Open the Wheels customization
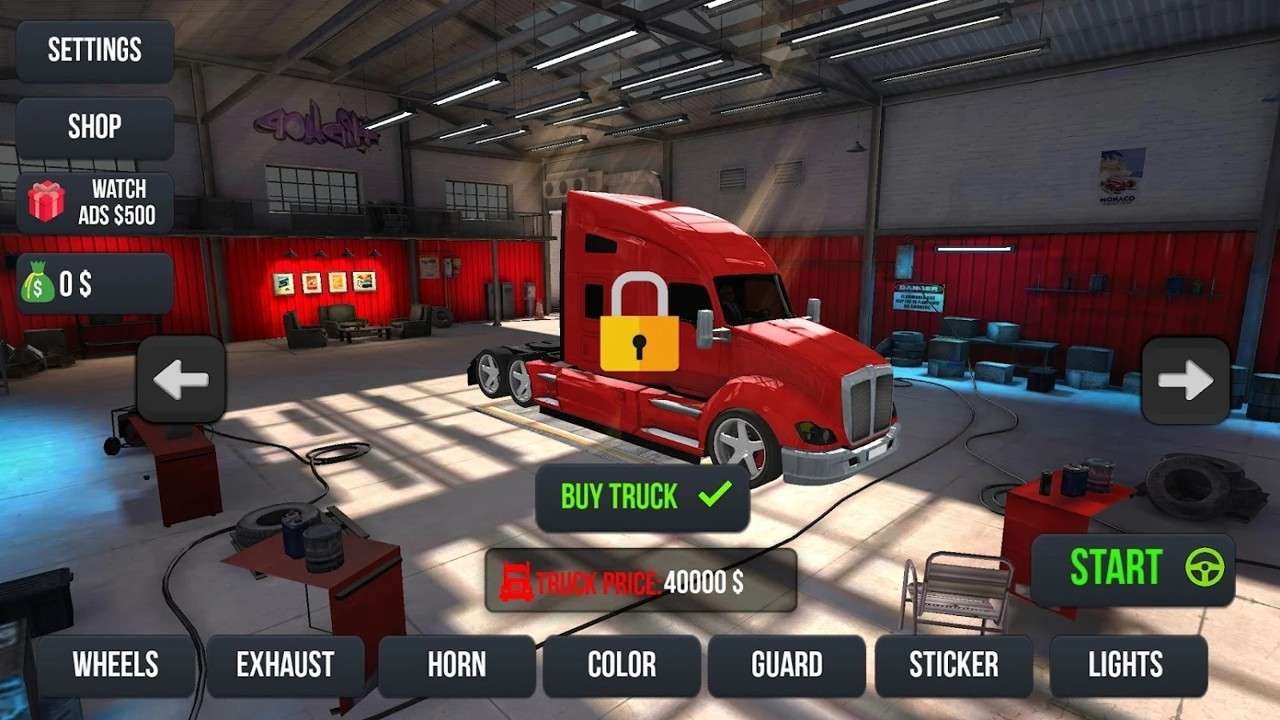The width and height of the screenshot is (1280, 720). click(115, 665)
